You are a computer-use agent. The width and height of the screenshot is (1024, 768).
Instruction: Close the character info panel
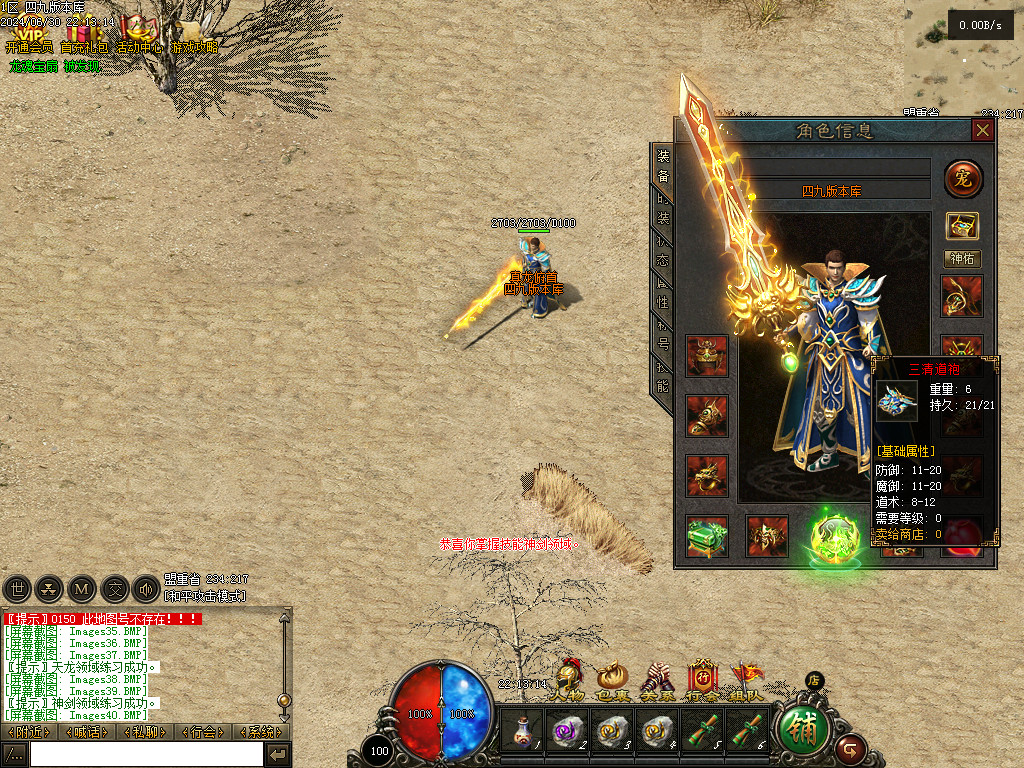click(983, 131)
